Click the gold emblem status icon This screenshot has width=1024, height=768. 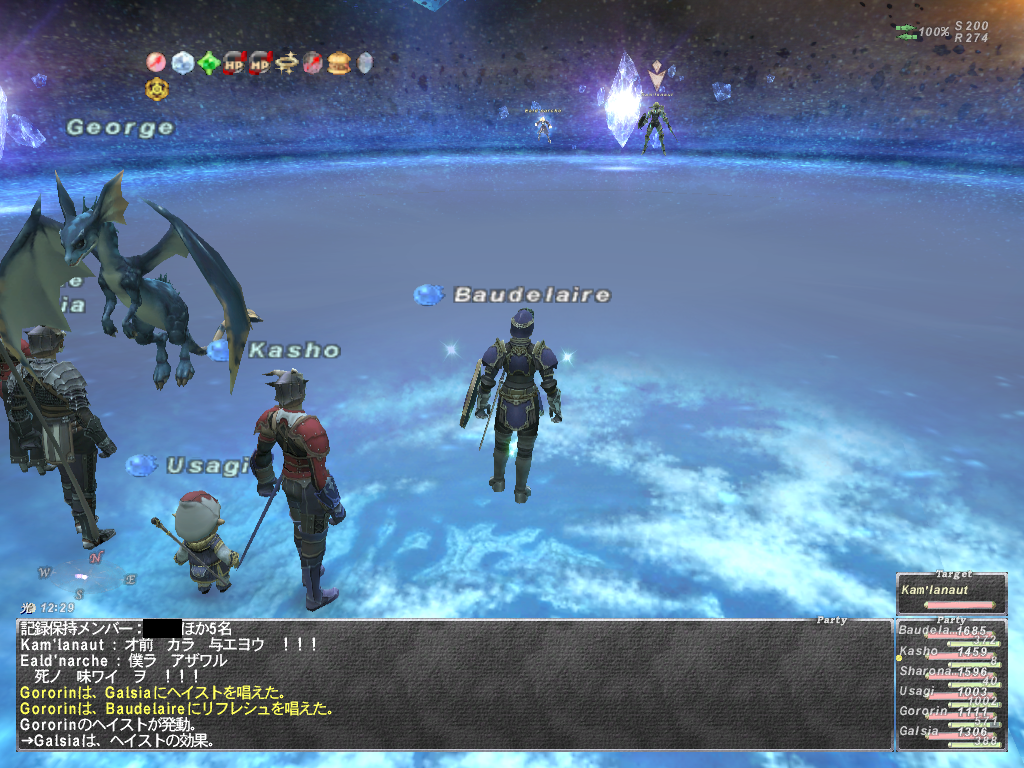tap(157, 89)
